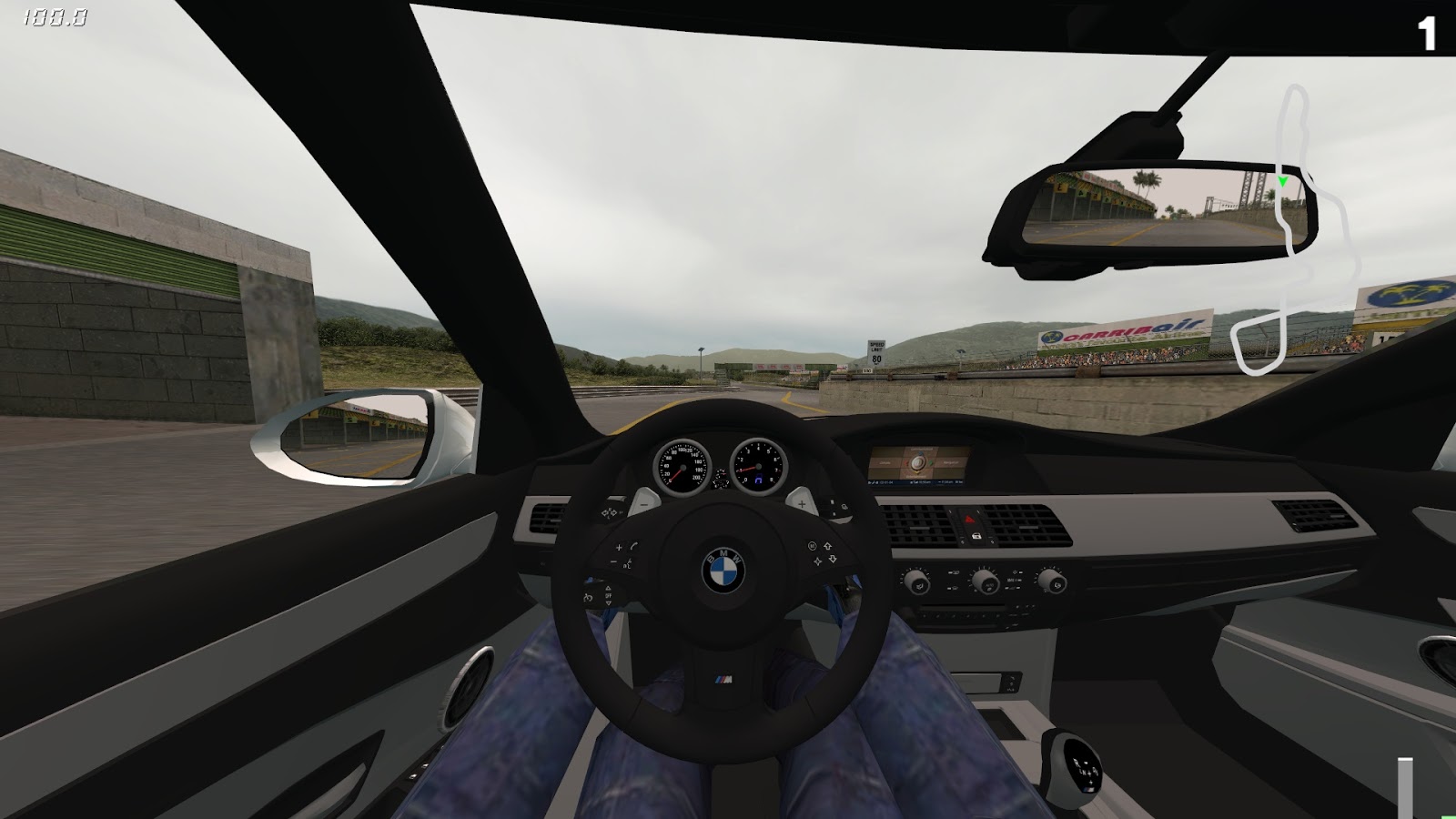This screenshot has height=819, width=1456.
Task: Click the AUTO label on the center climate knob
Action: [988, 584]
